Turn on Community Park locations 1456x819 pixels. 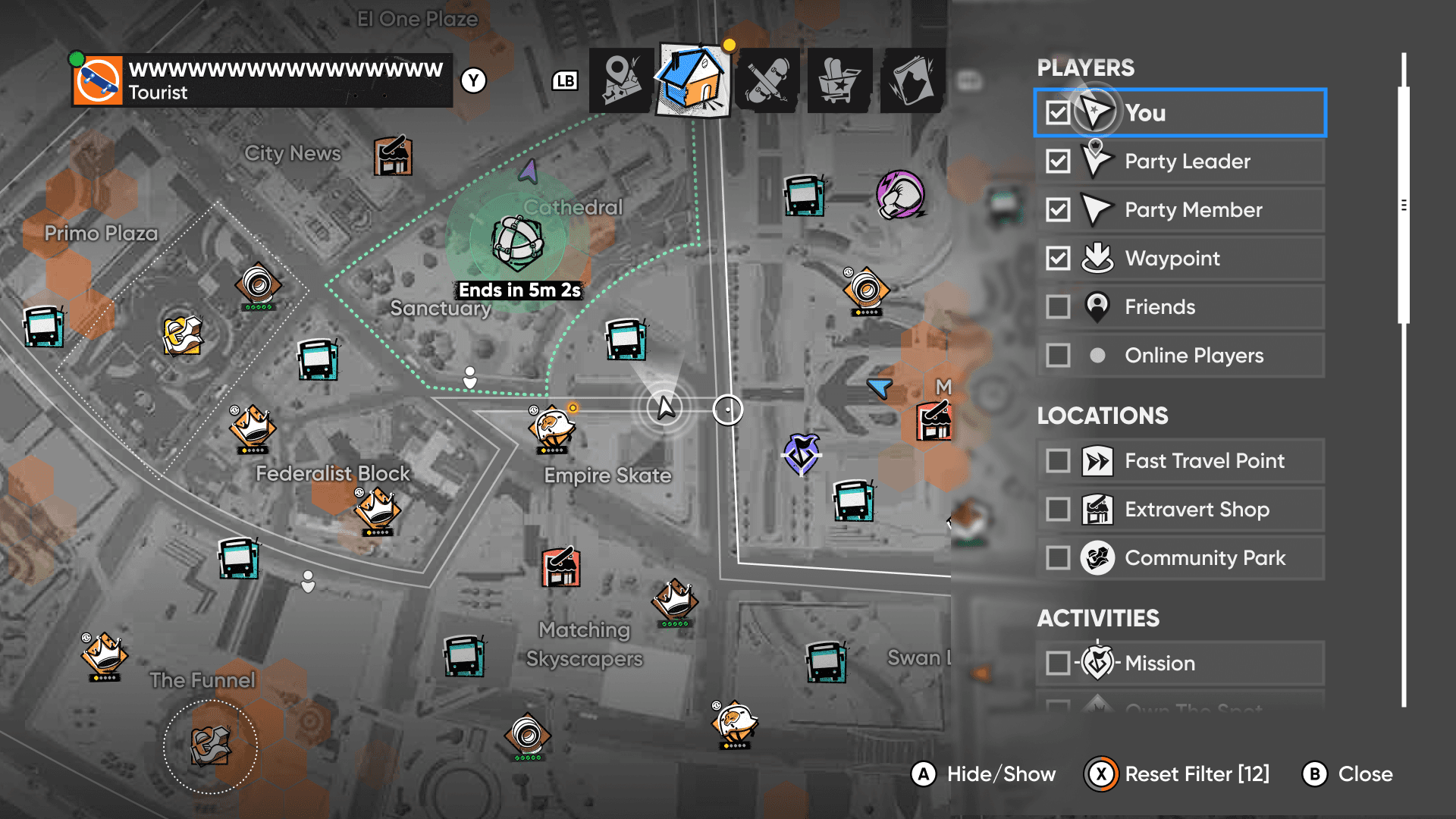point(1058,558)
